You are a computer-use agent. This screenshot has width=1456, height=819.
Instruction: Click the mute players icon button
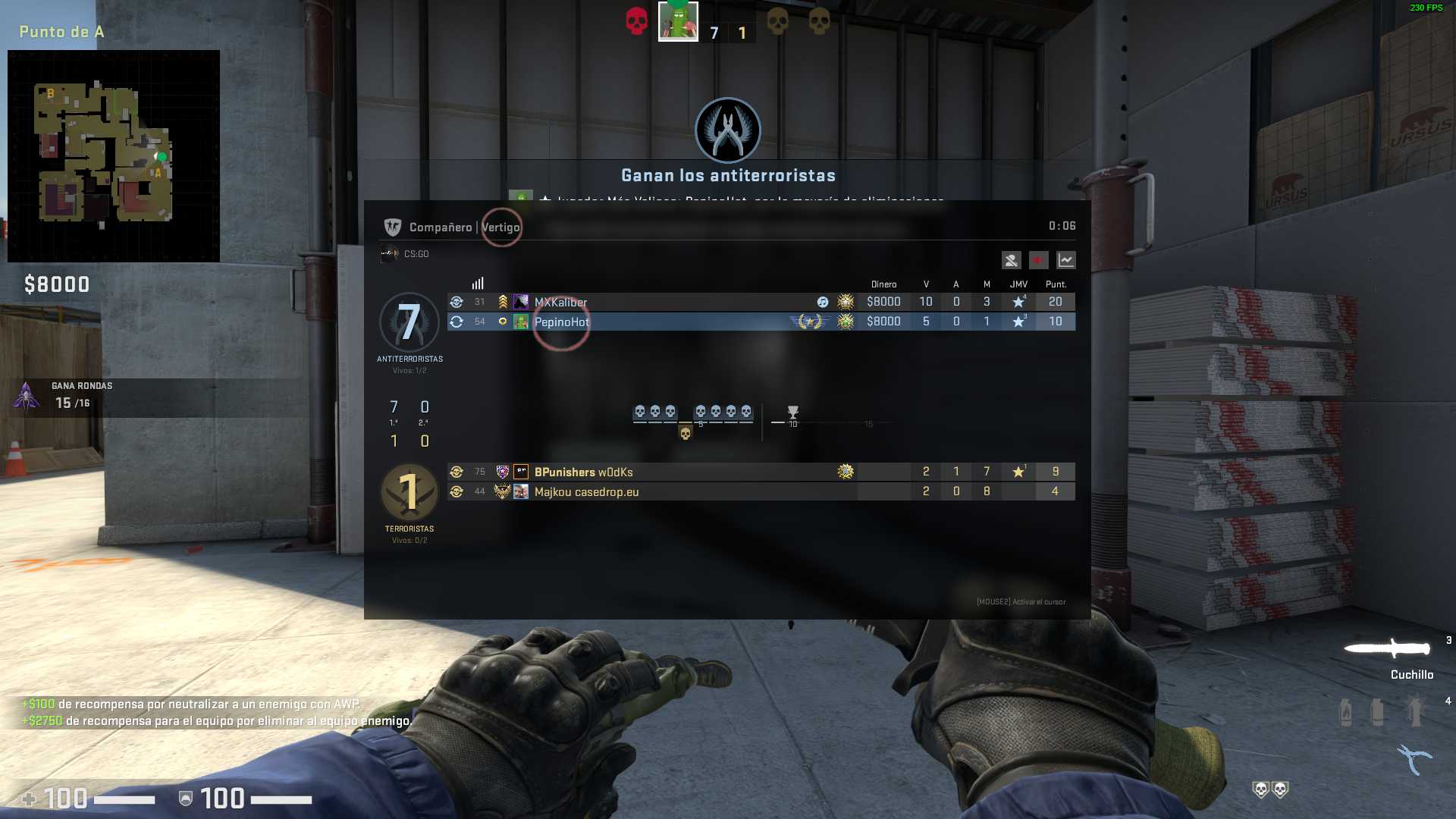pyautogui.click(x=1011, y=260)
